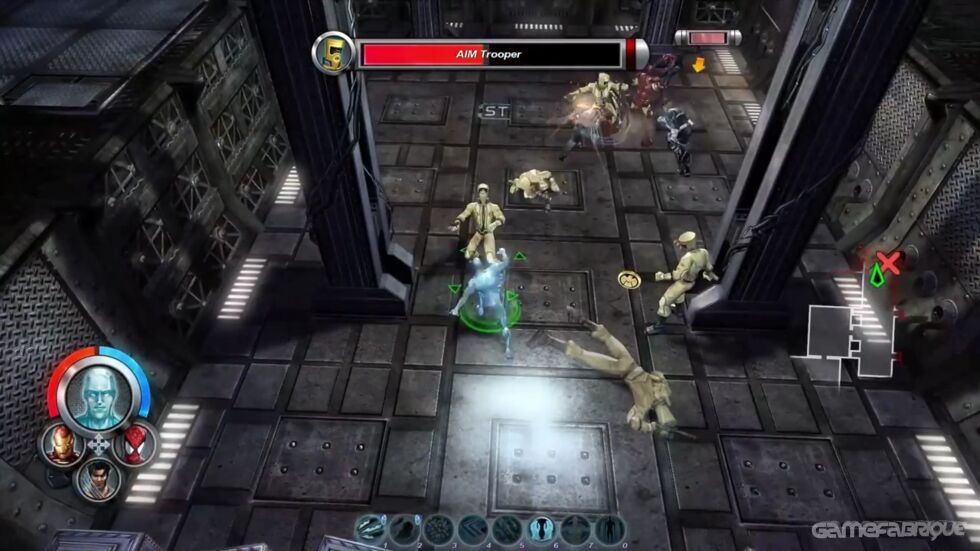Click the four-way arrow between hero portraits

click(x=98, y=445)
